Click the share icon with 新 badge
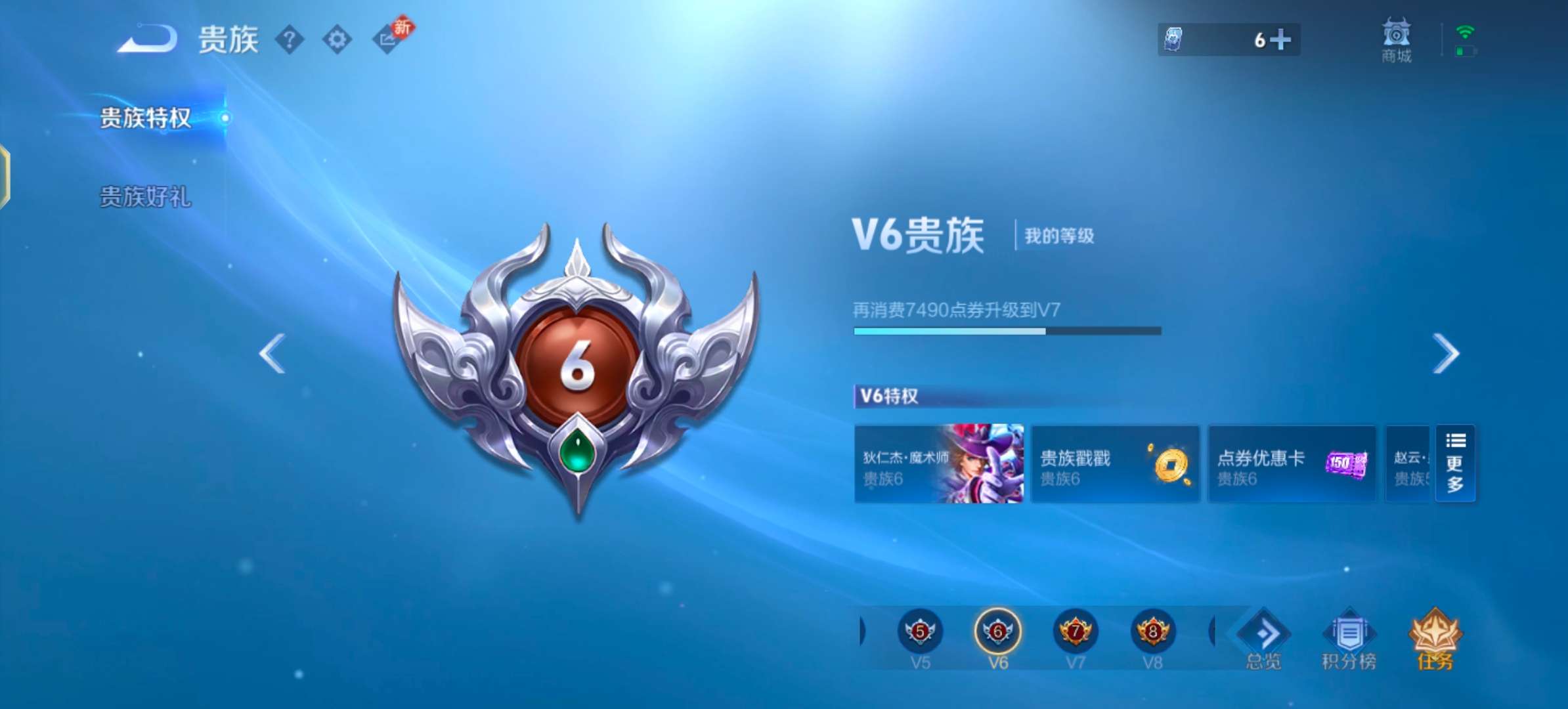 coord(389,39)
